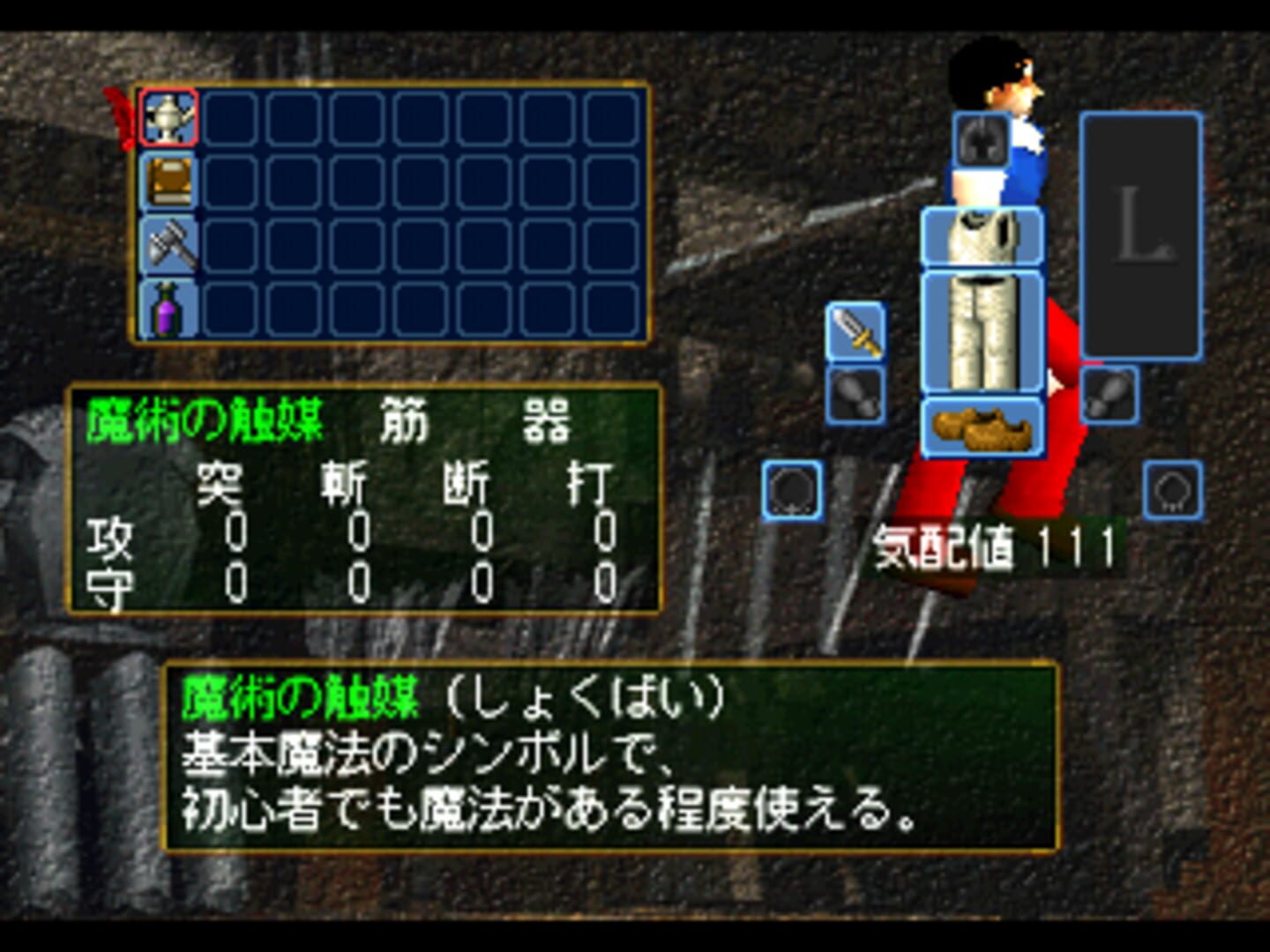Image resolution: width=1270 pixels, height=952 pixels.
Task: Select the hammer tools category icon
Action: tap(168, 243)
